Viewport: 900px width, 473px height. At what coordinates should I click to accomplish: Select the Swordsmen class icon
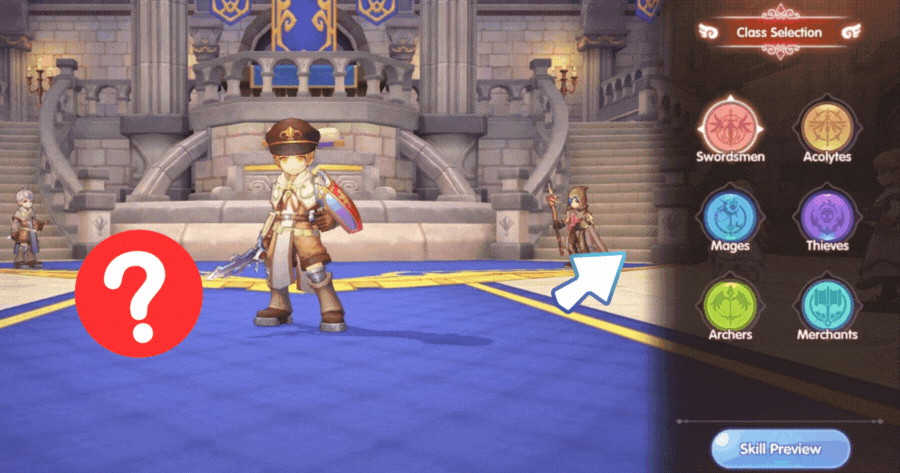coord(730,125)
